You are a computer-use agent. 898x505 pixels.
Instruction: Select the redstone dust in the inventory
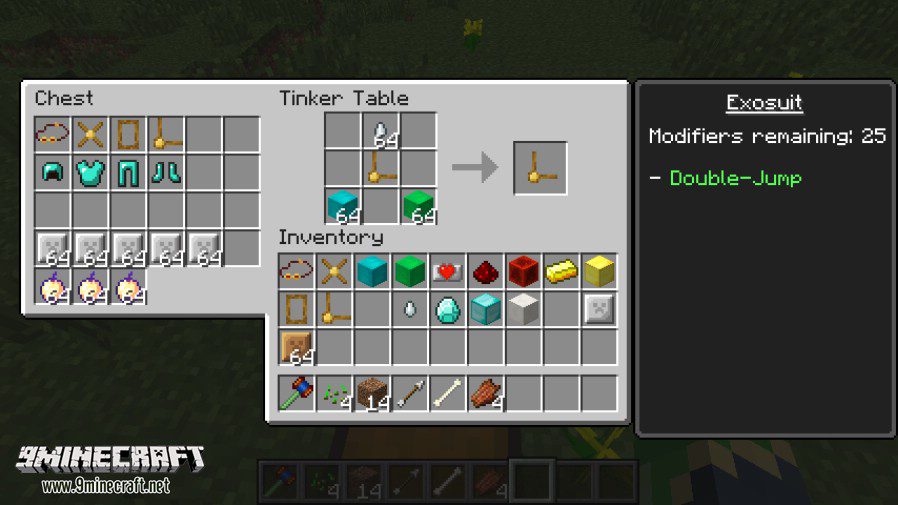tap(486, 272)
